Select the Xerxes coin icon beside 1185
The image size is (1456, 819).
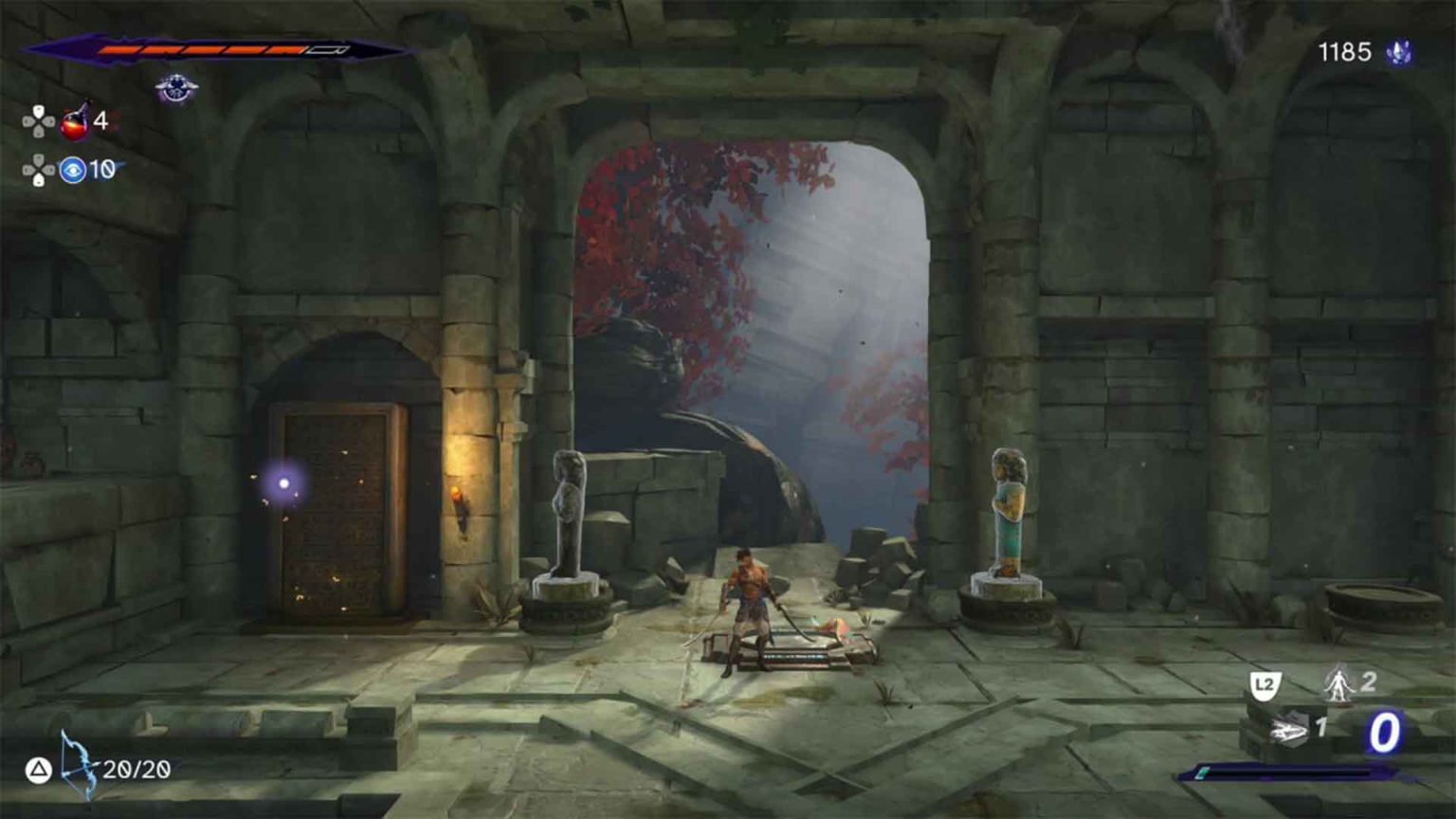point(1398,52)
